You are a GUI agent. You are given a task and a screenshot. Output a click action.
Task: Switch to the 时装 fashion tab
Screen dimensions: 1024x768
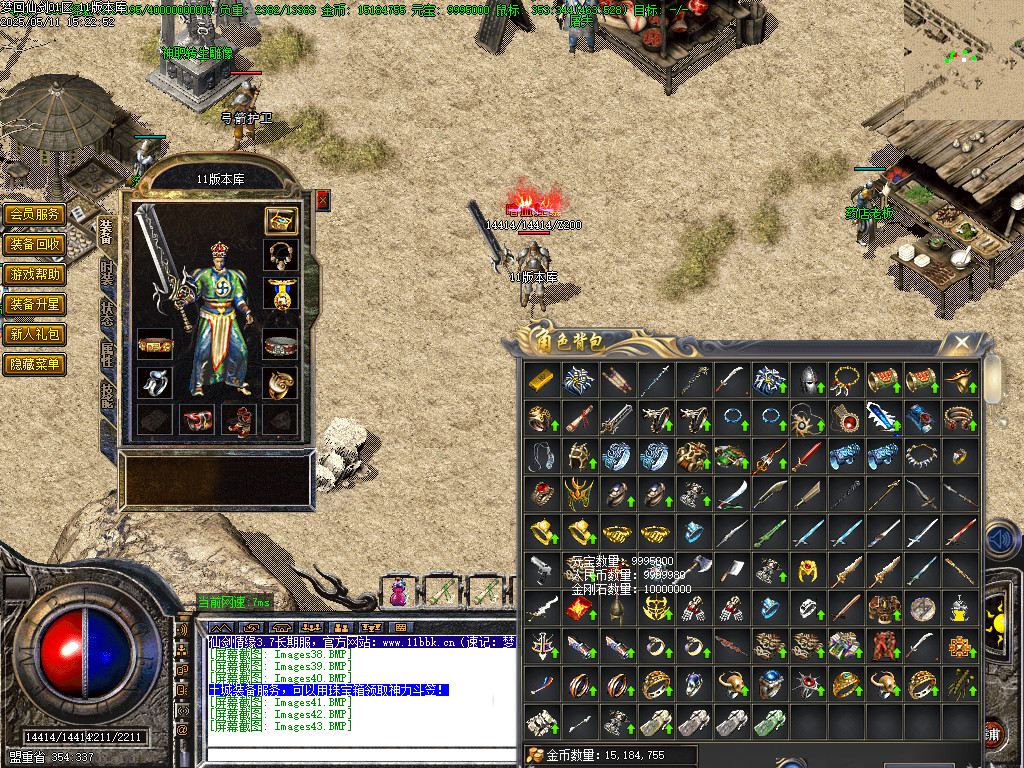point(107,273)
